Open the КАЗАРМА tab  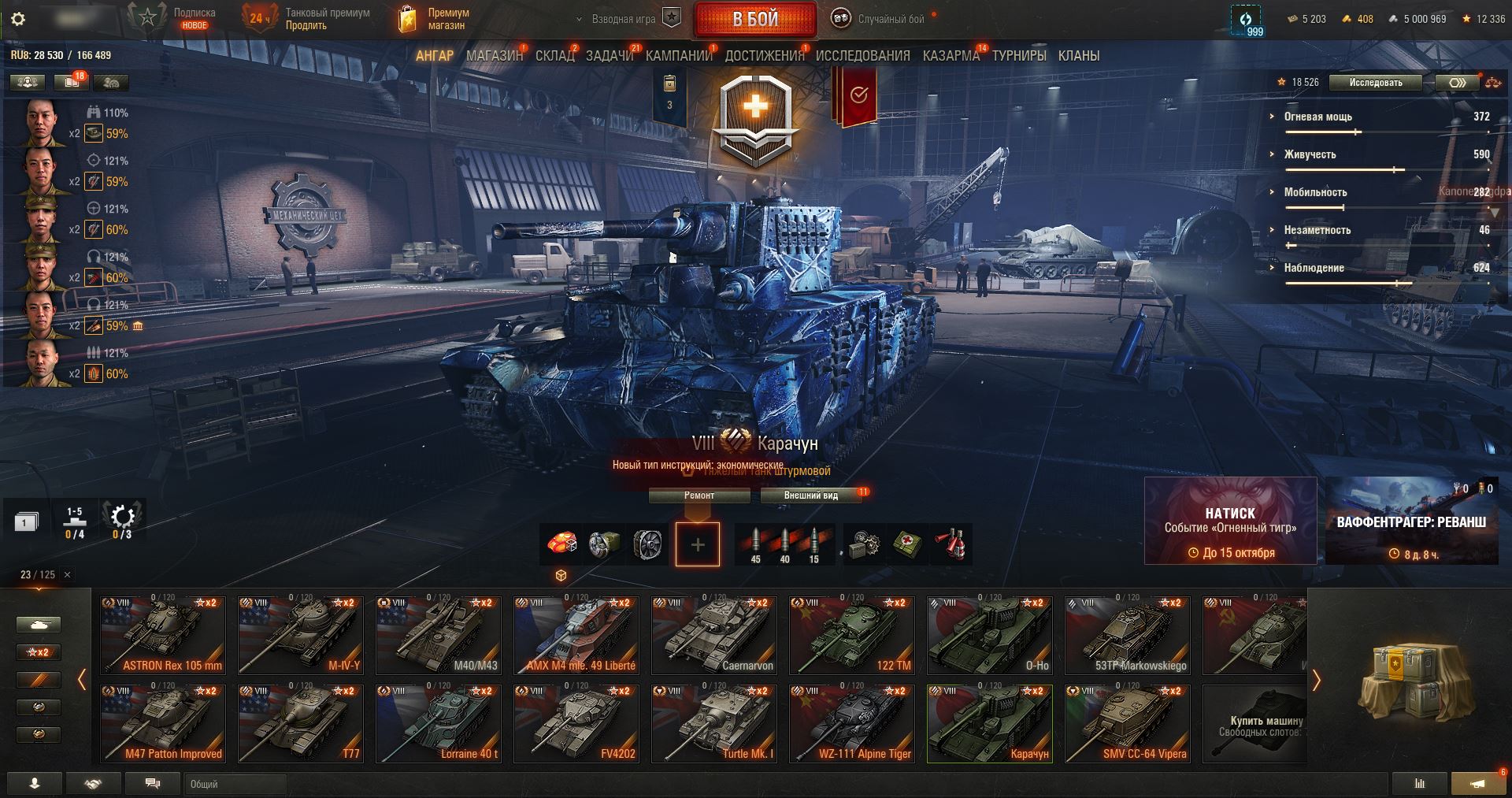point(951,56)
